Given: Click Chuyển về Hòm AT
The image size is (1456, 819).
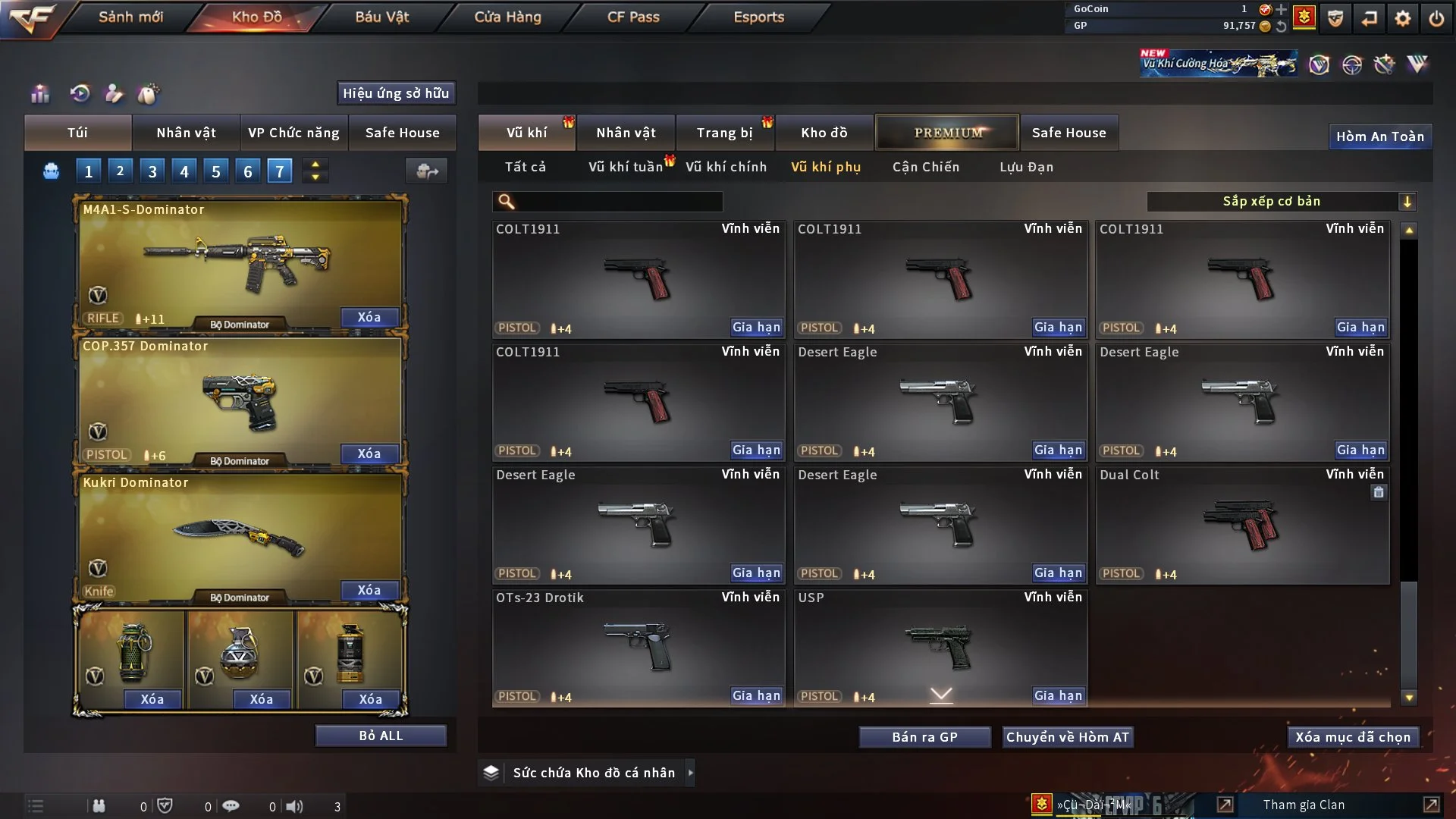Looking at the screenshot, I should 1067,737.
